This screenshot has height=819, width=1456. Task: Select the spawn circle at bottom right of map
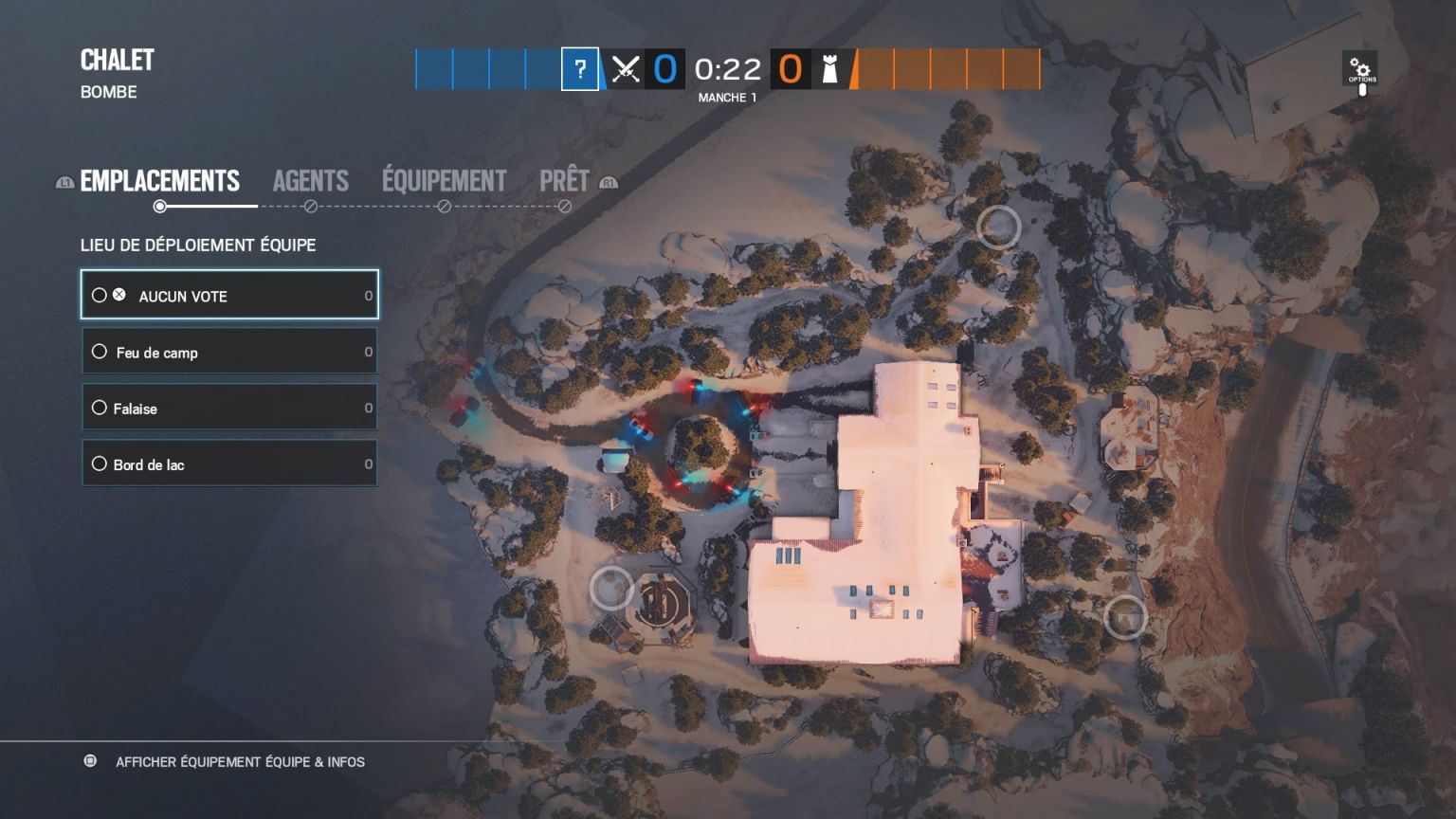click(1127, 618)
